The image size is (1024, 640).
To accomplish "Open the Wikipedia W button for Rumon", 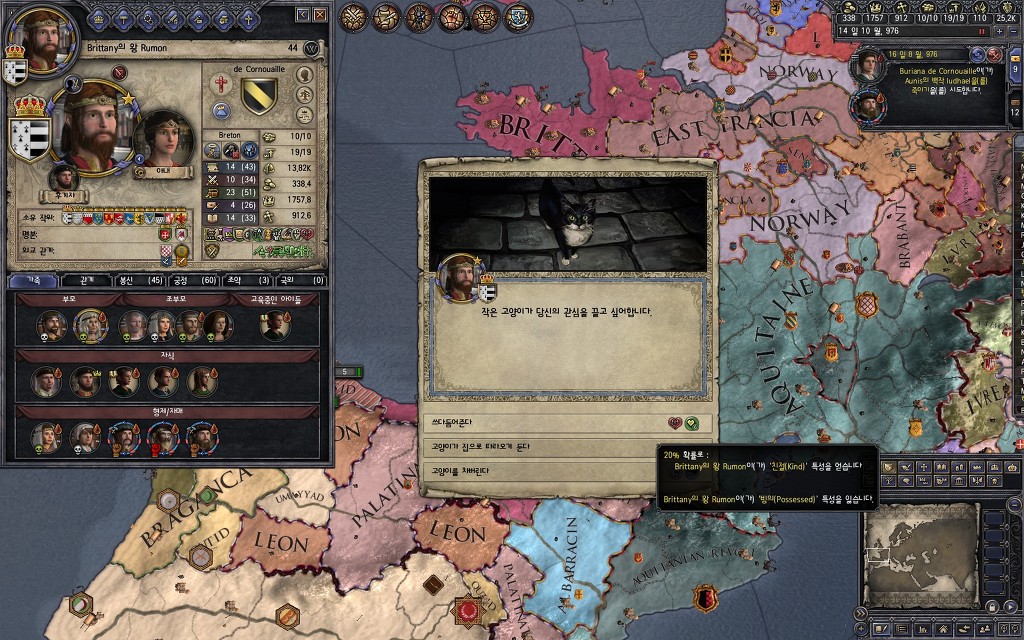I will point(313,48).
